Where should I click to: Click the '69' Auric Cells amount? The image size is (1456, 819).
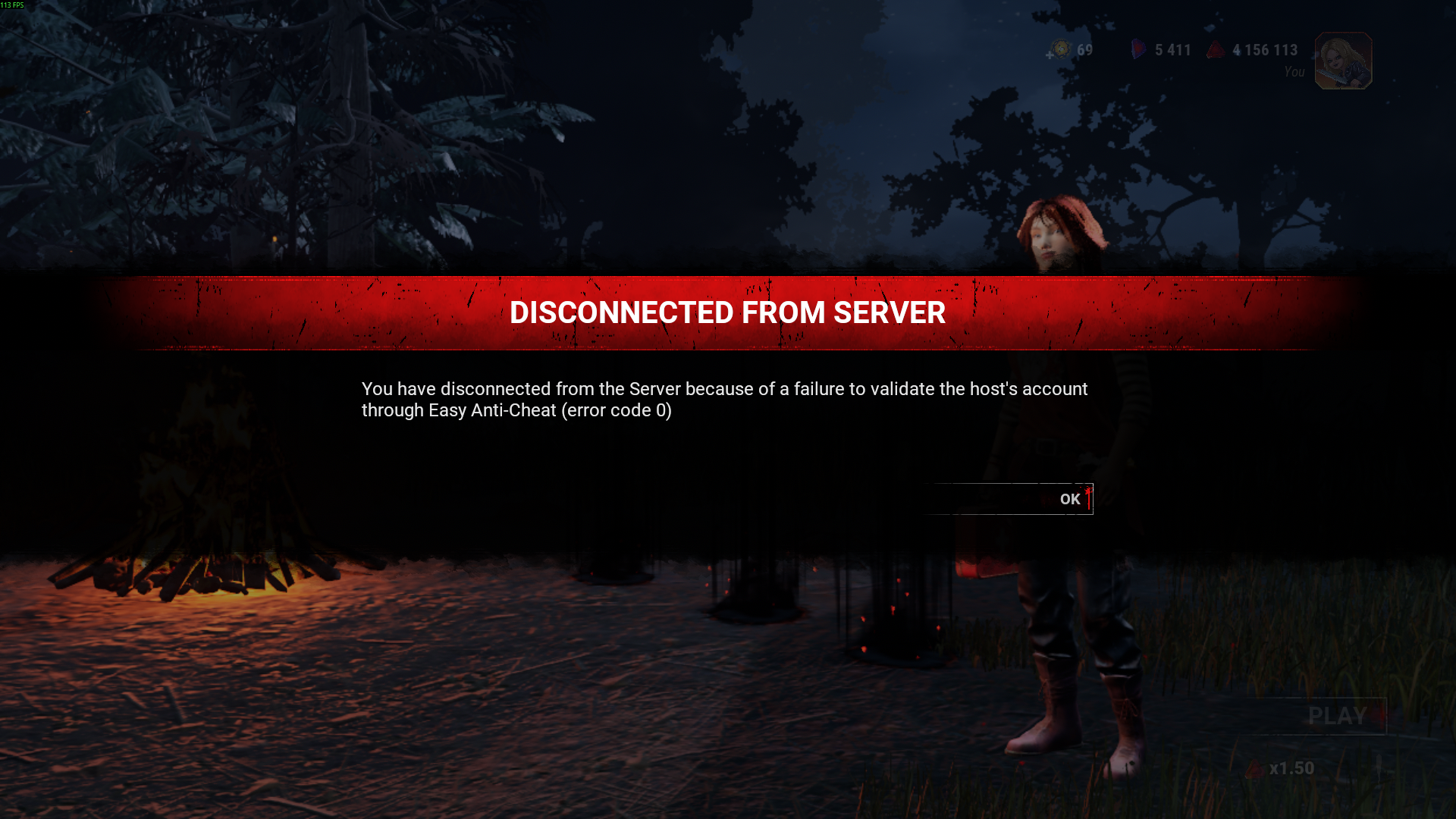coord(1084,50)
